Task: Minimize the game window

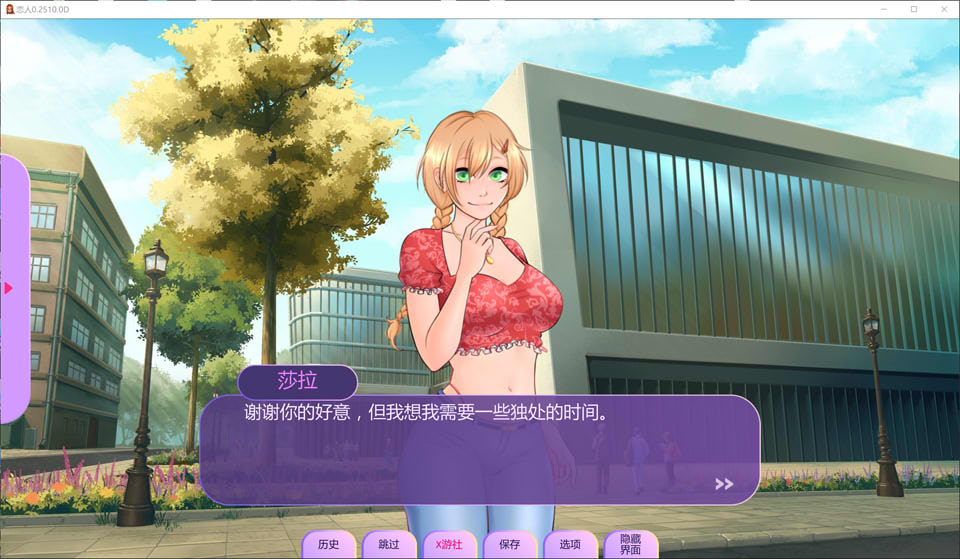Action: [885, 9]
